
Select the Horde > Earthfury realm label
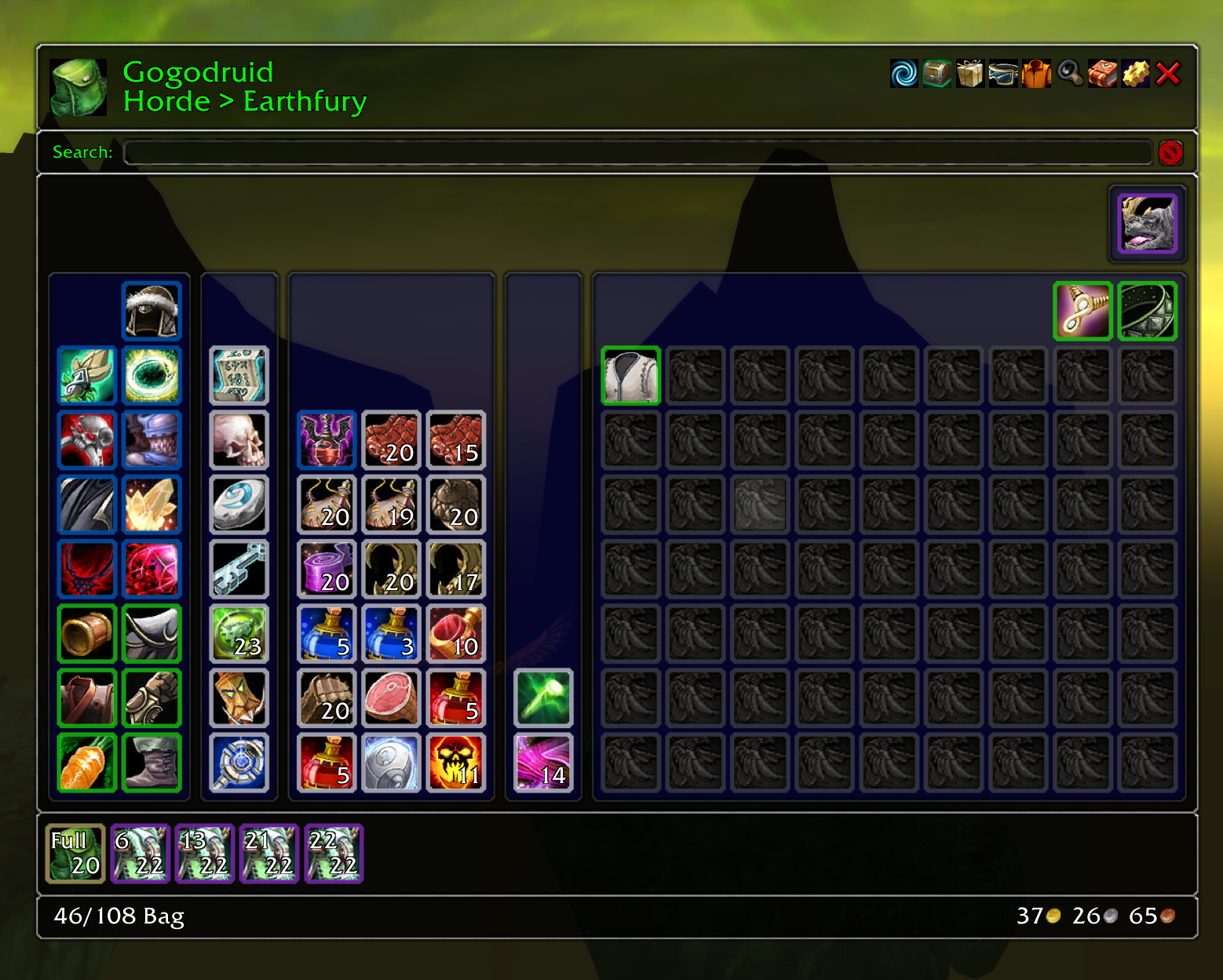pyautogui.click(x=244, y=101)
